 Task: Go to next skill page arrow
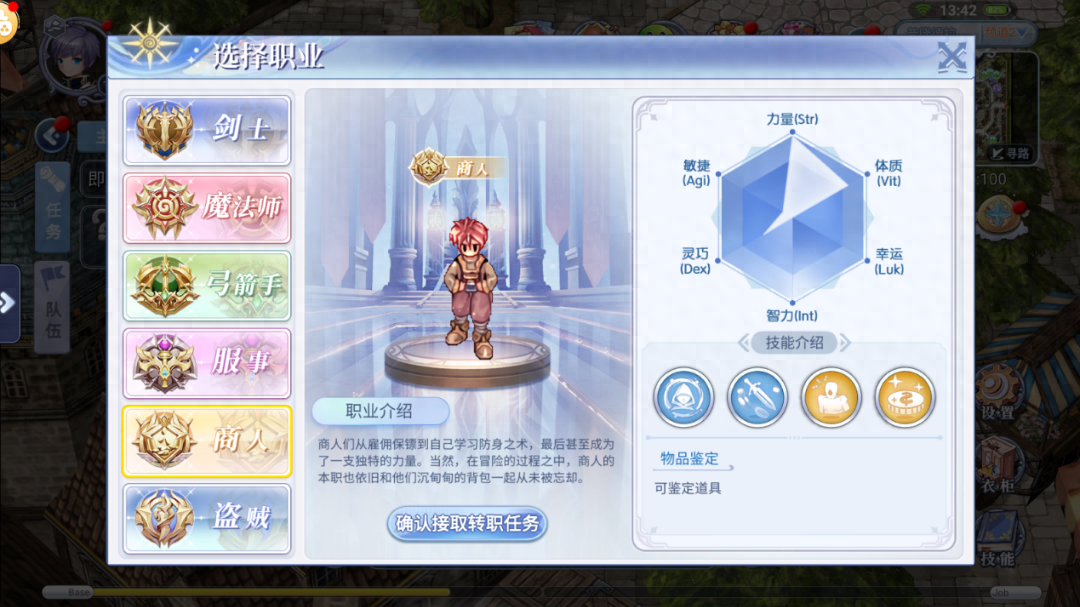coord(845,343)
